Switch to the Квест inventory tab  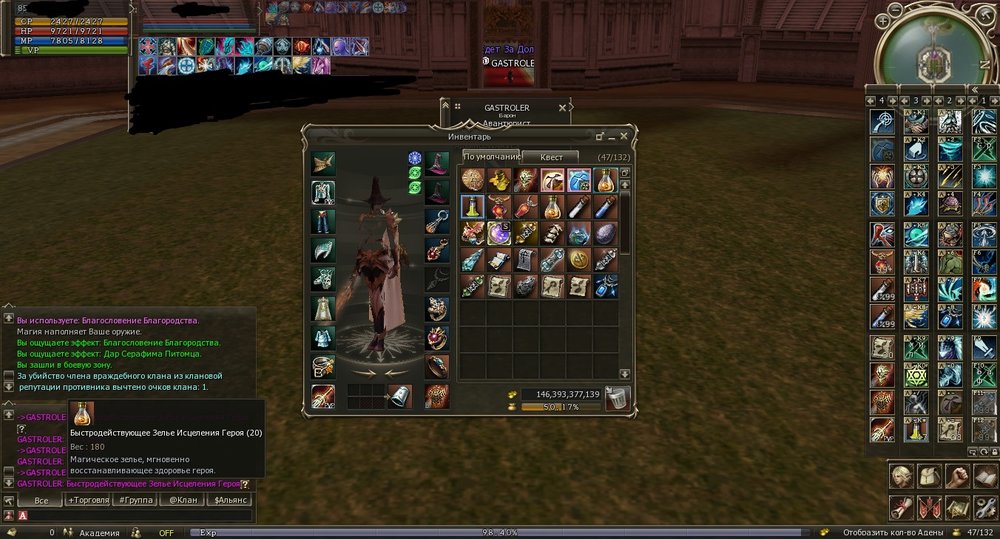point(551,157)
